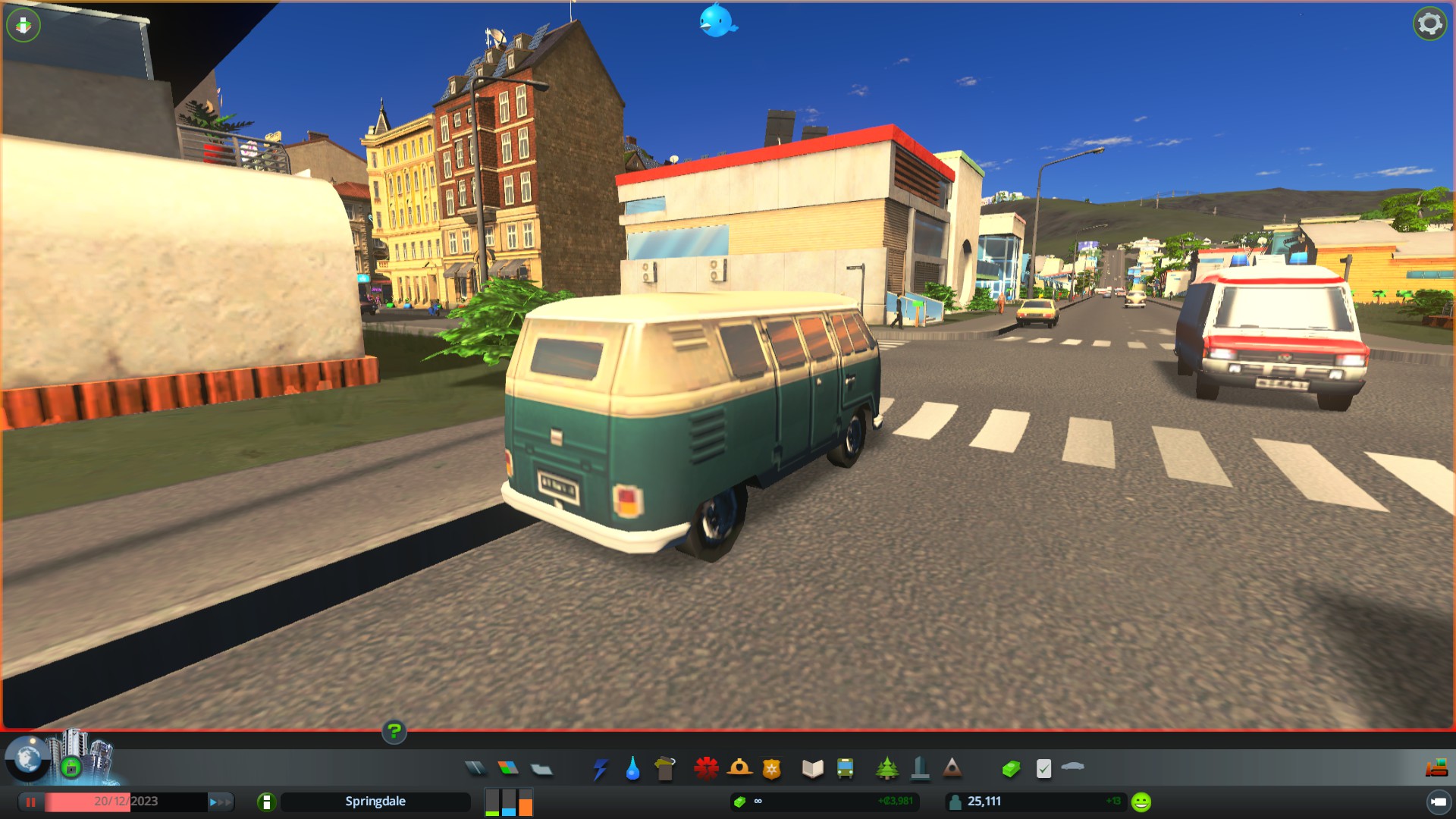The height and width of the screenshot is (819, 1456).
Task: Open the Zoning tool
Action: click(x=508, y=768)
